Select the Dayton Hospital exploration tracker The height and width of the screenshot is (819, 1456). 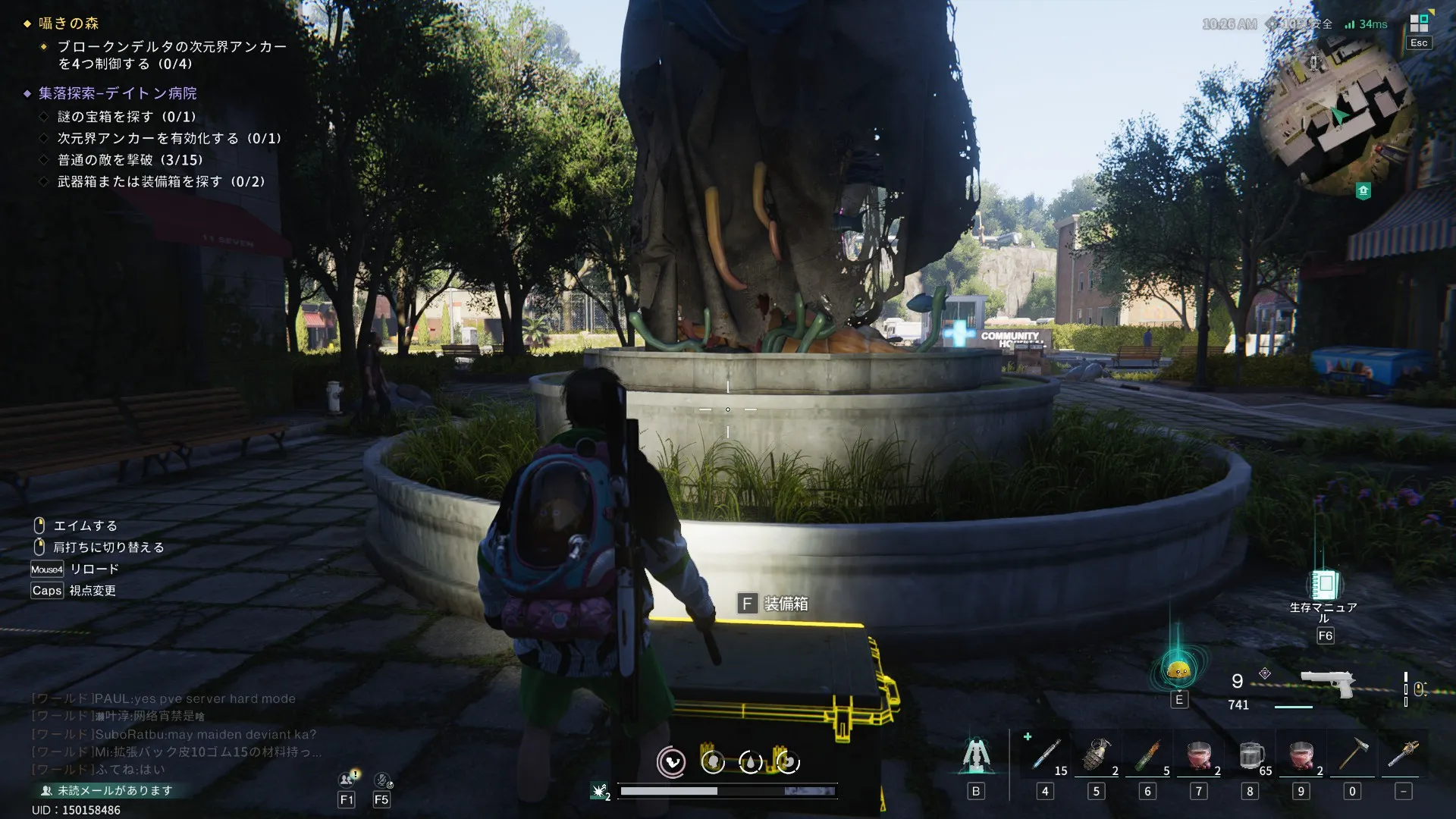(x=118, y=93)
